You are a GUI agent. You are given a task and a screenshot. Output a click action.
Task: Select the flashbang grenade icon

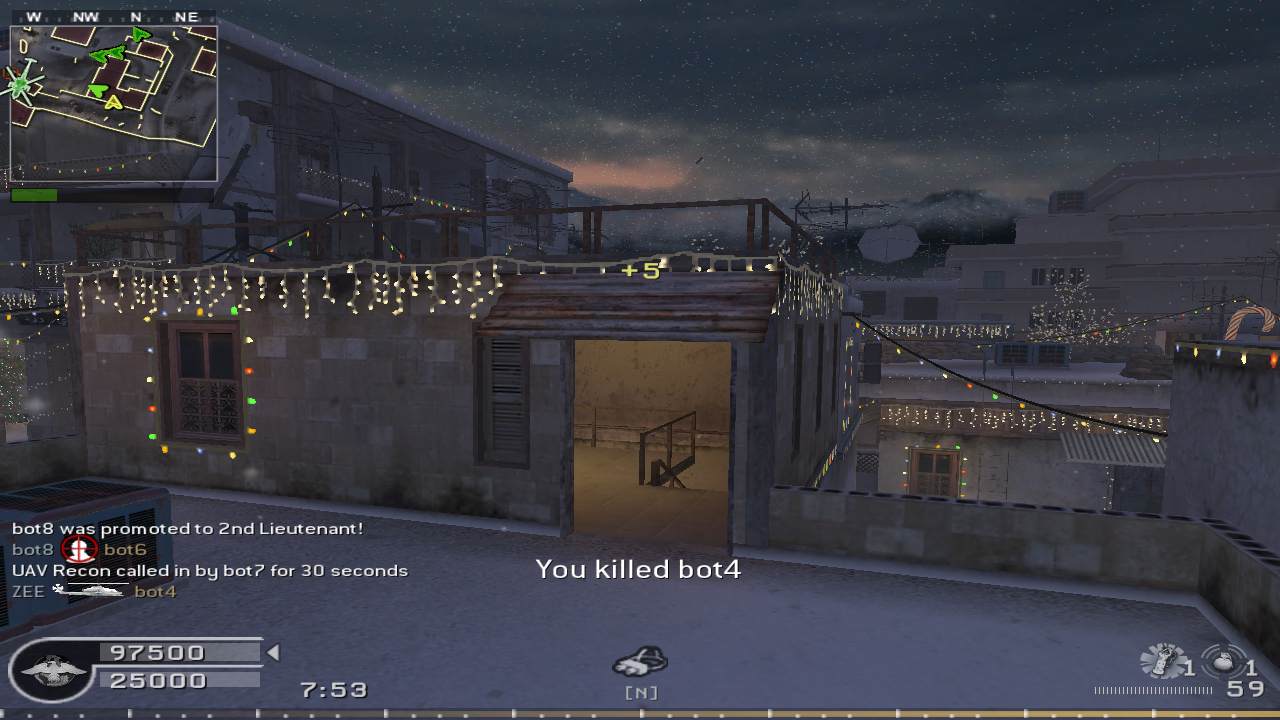tap(1160, 661)
